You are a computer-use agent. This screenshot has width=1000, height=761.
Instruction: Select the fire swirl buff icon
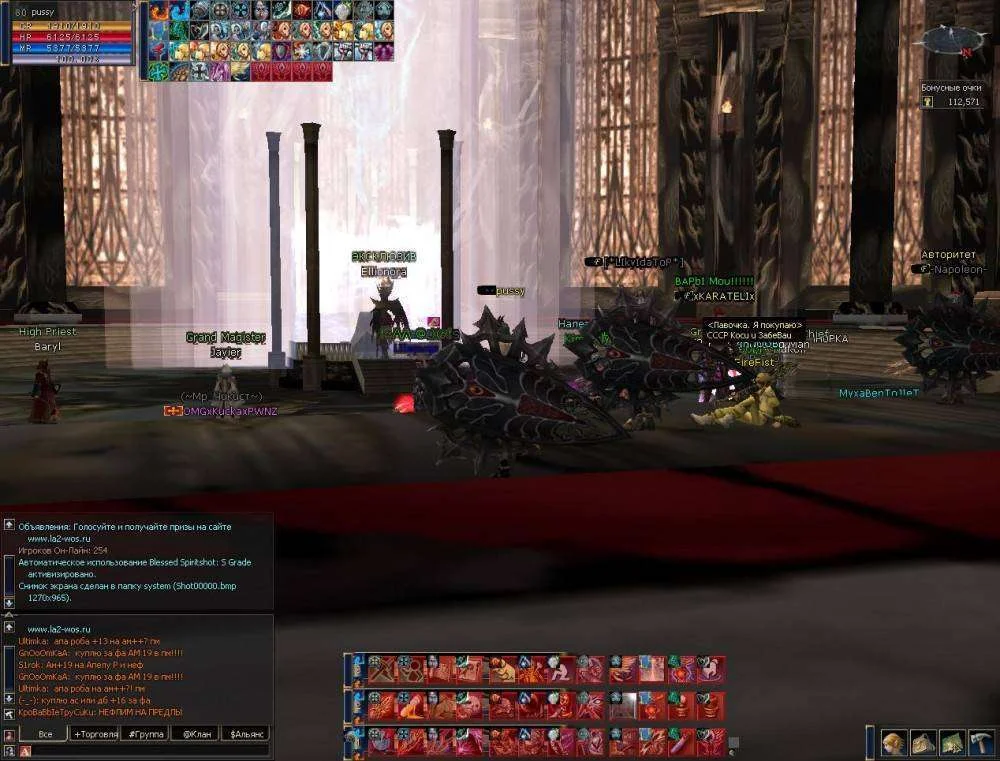[x=159, y=11]
